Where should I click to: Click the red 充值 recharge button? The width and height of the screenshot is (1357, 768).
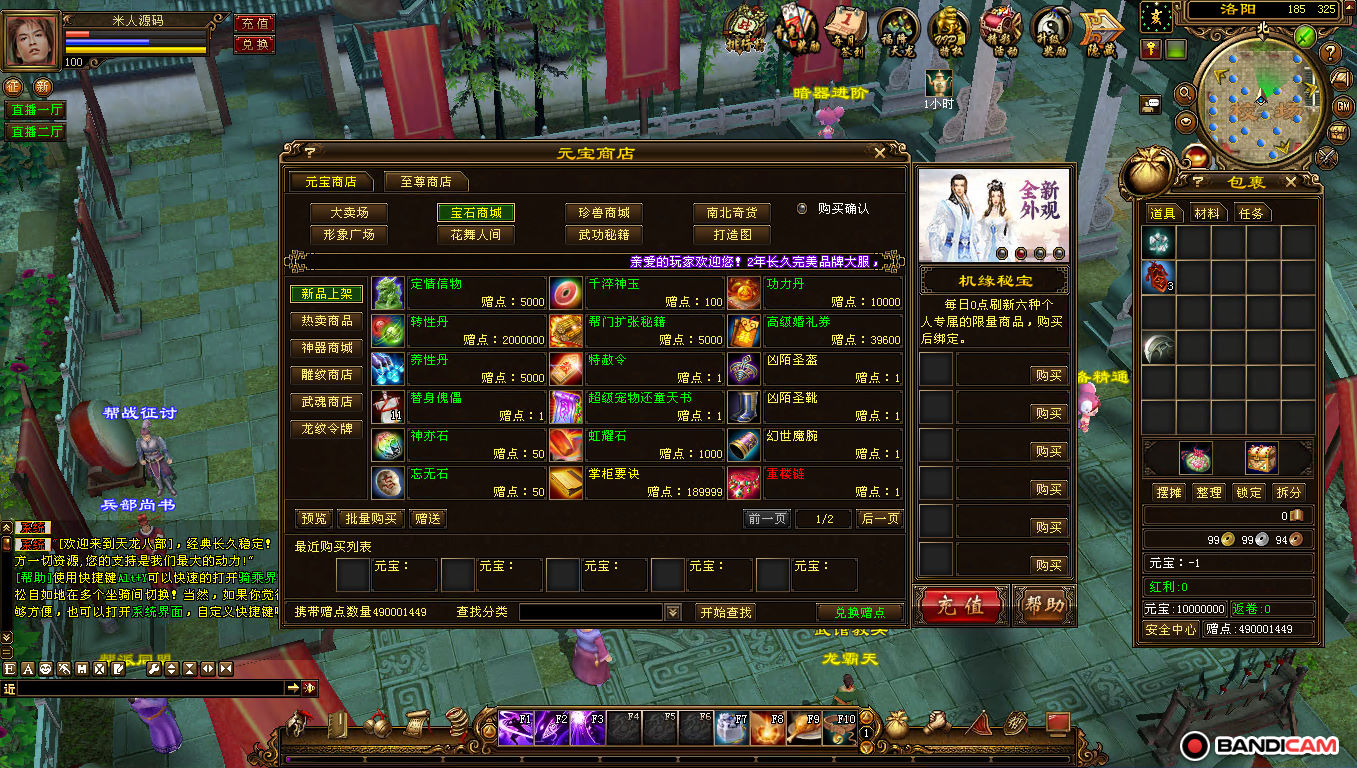pyautogui.click(x=960, y=606)
